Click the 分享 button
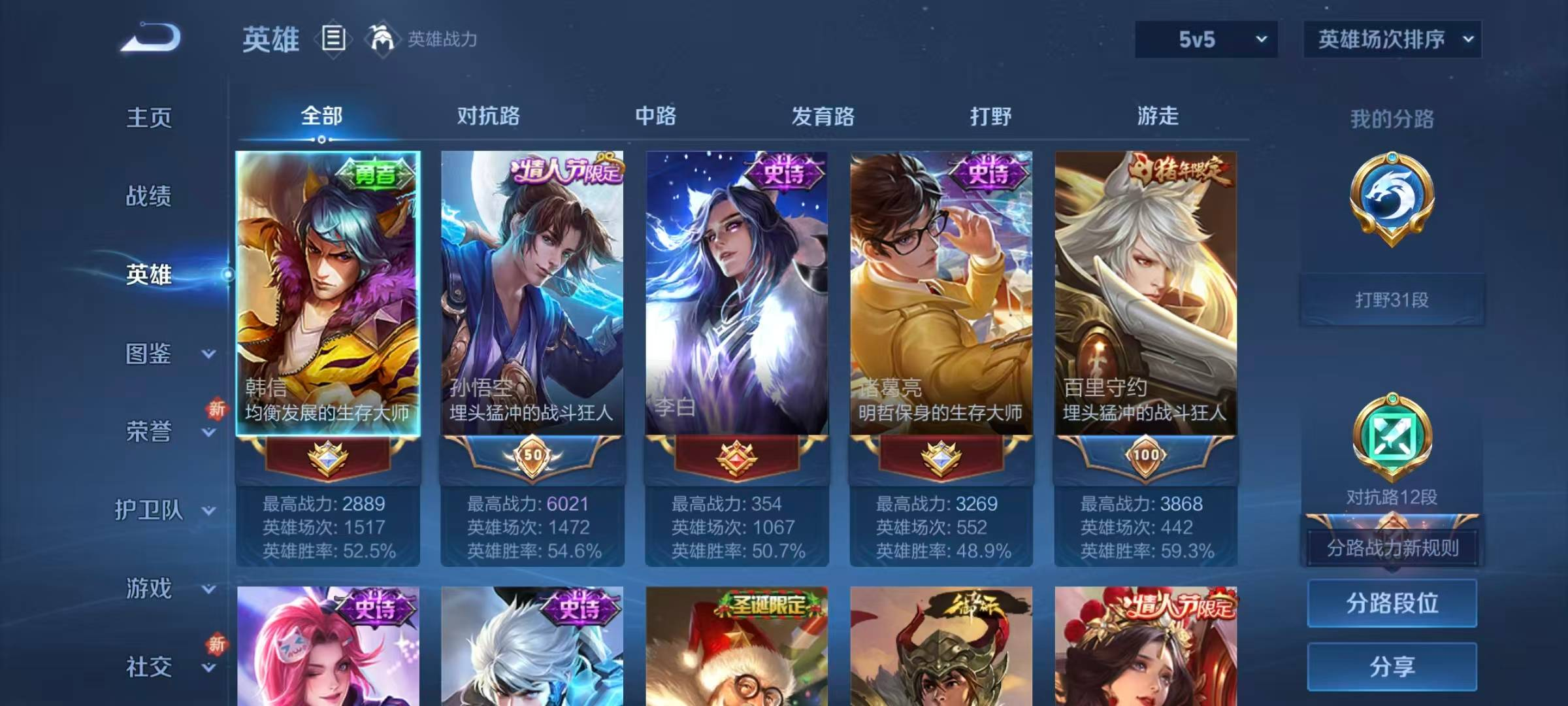Image resolution: width=1568 pixels, height=706 pixels. pyautogui.click(x=1392, y=667)
